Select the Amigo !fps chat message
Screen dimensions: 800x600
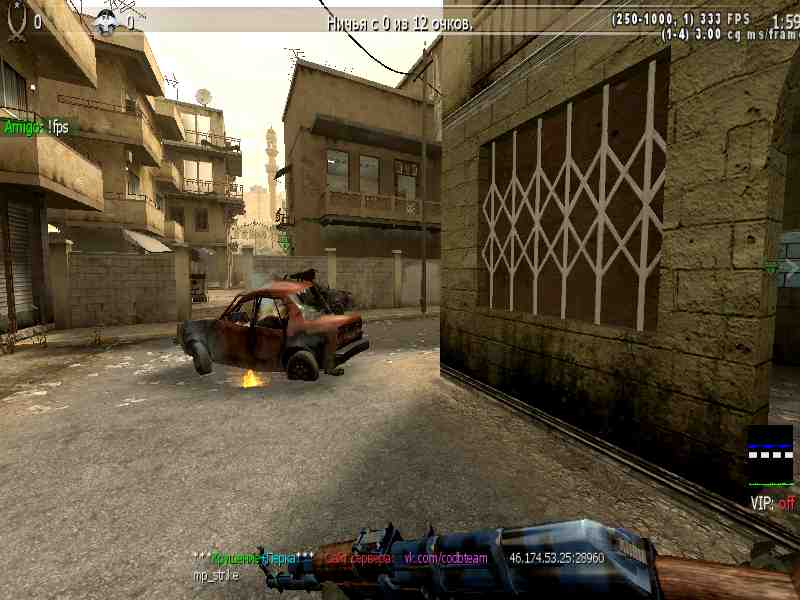click(x=37, y=127)
